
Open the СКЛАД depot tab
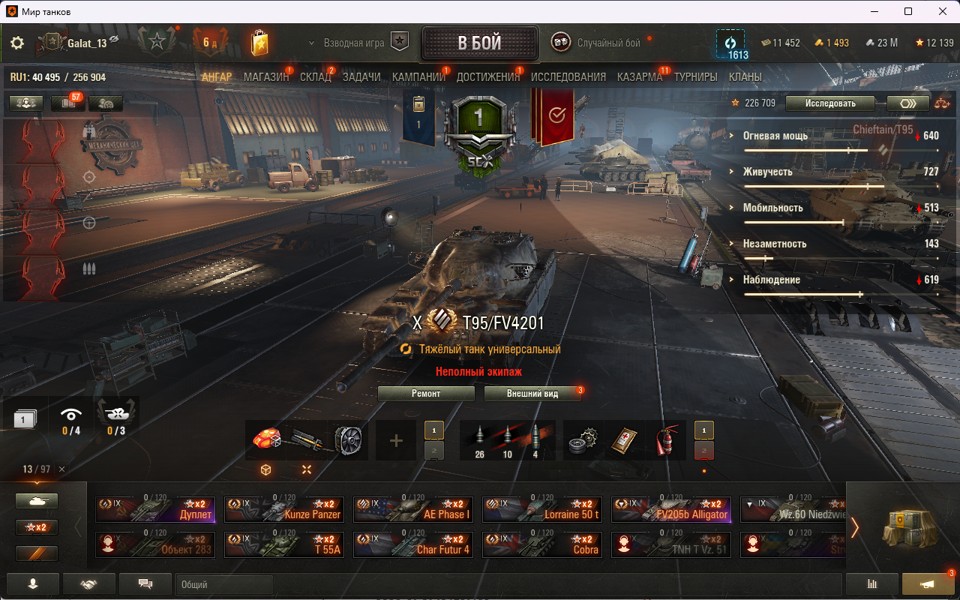tap(315, 77)
